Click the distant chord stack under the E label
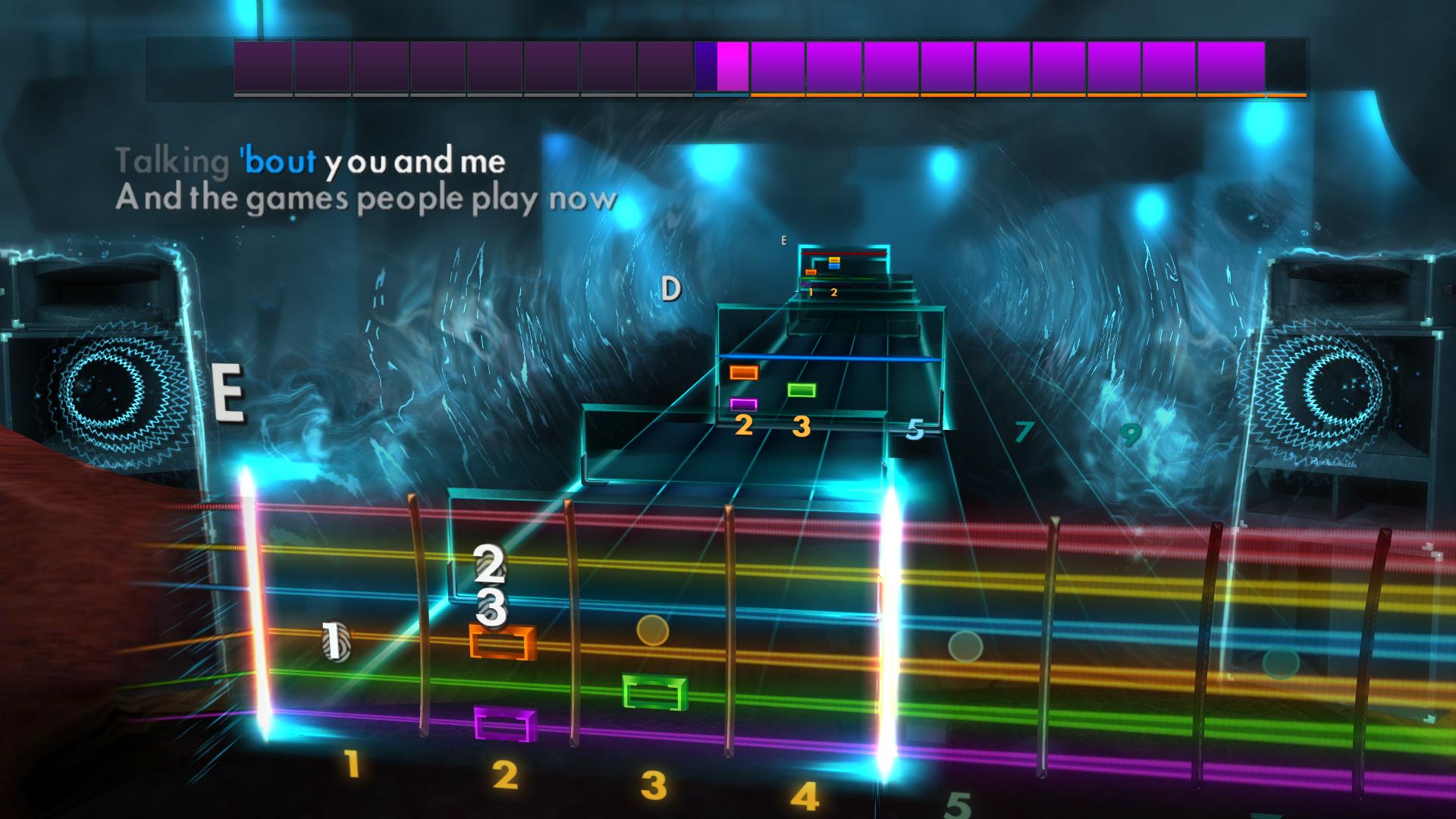Viewport: 1456px width, 819px height. [x=842, y=265]
